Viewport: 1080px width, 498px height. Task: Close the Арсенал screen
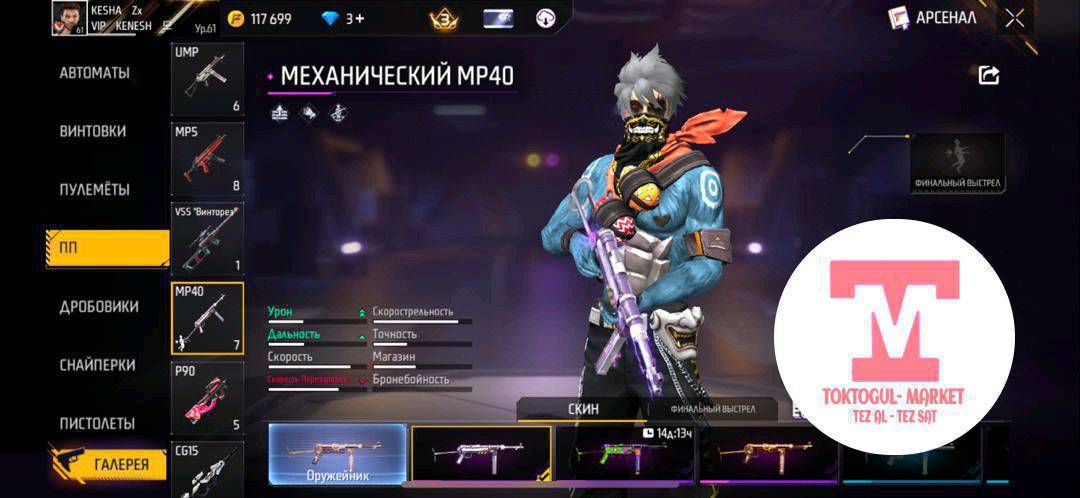click(1015, 17)
